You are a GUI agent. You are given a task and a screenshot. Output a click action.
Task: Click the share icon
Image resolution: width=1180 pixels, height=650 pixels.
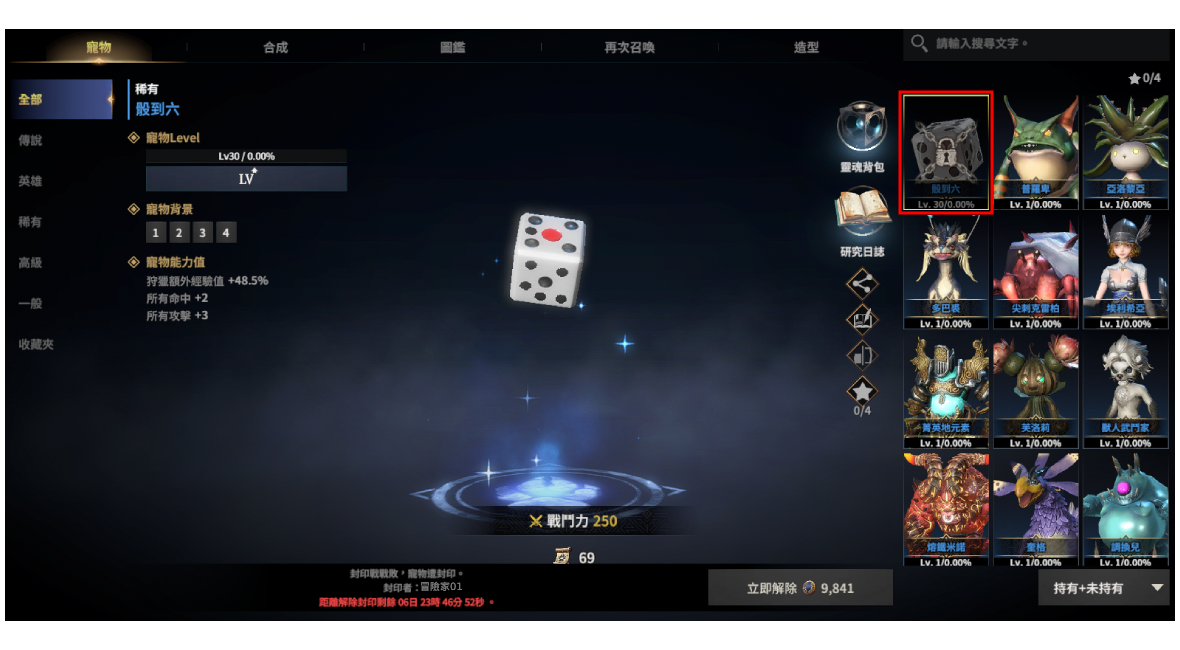862,283
